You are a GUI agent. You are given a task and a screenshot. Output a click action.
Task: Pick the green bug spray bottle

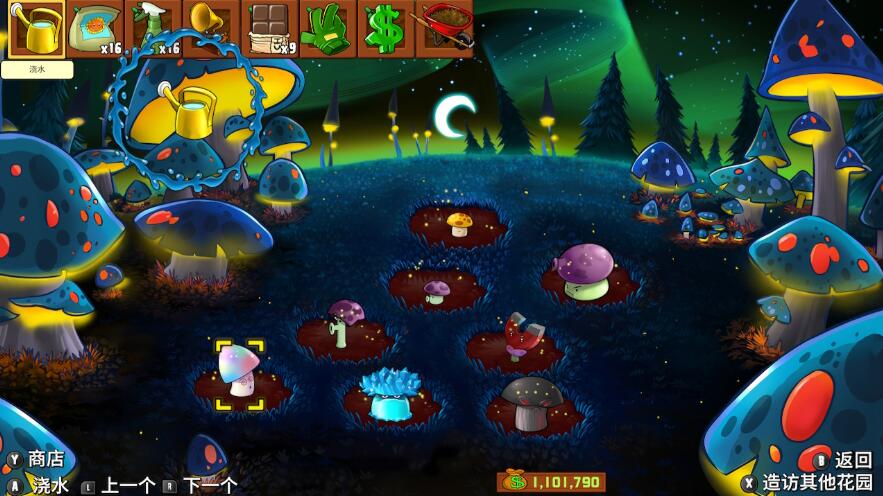[x=153, y=29]
